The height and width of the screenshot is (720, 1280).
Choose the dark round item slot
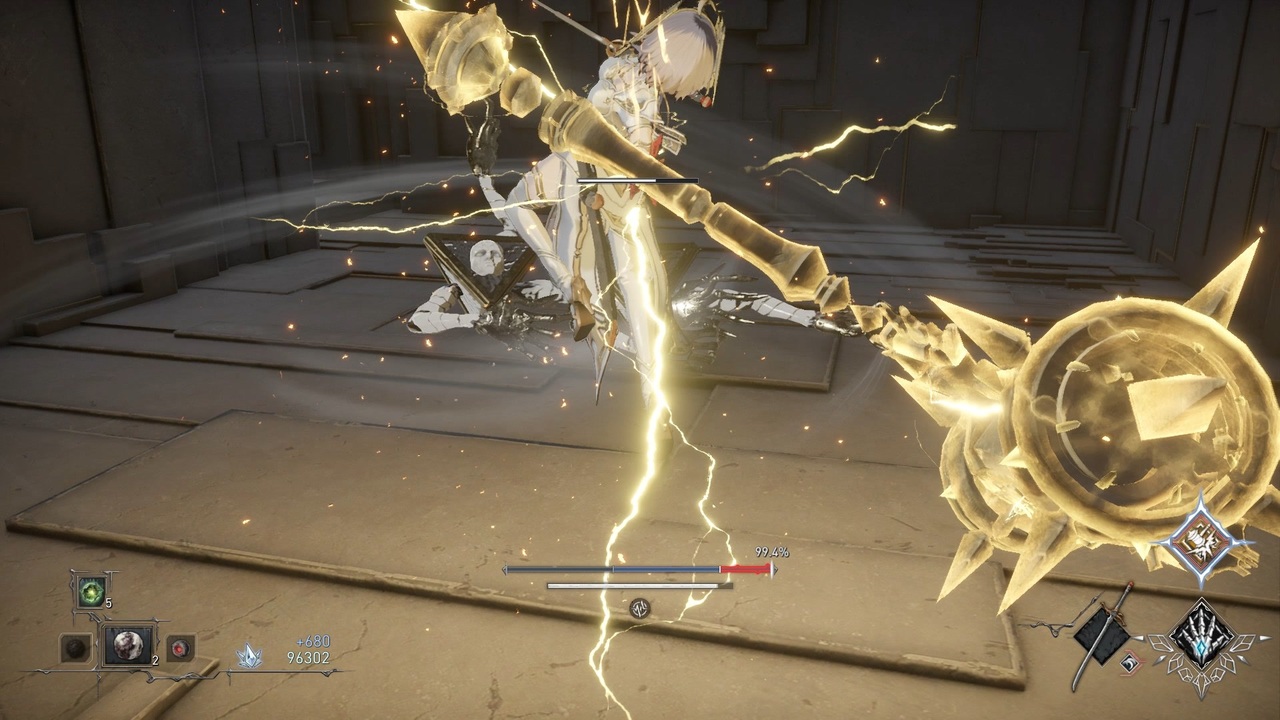pyautogui.click(x=75, y=648)
